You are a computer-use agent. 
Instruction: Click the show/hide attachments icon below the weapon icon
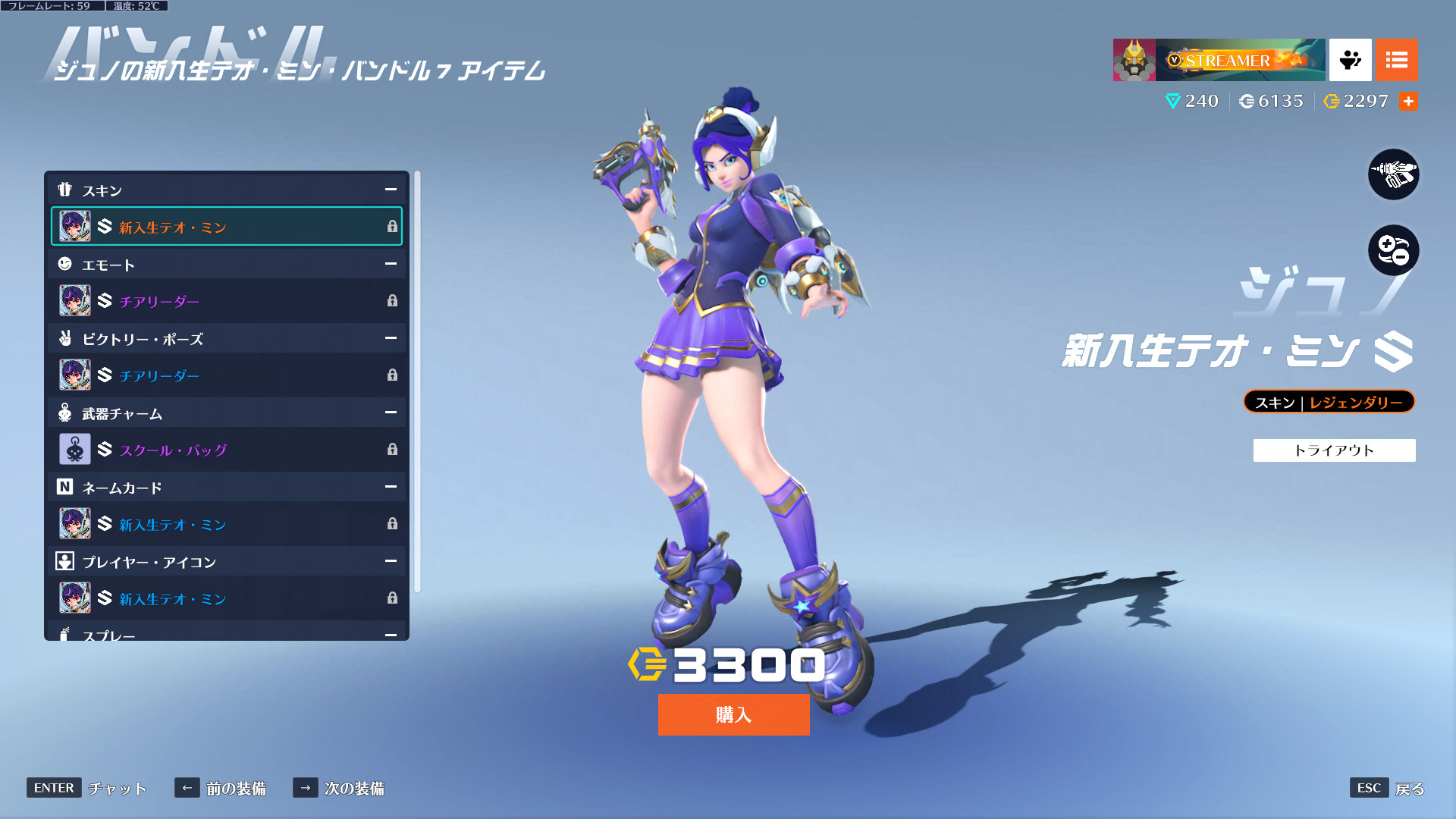click(x=1393, y=250)
